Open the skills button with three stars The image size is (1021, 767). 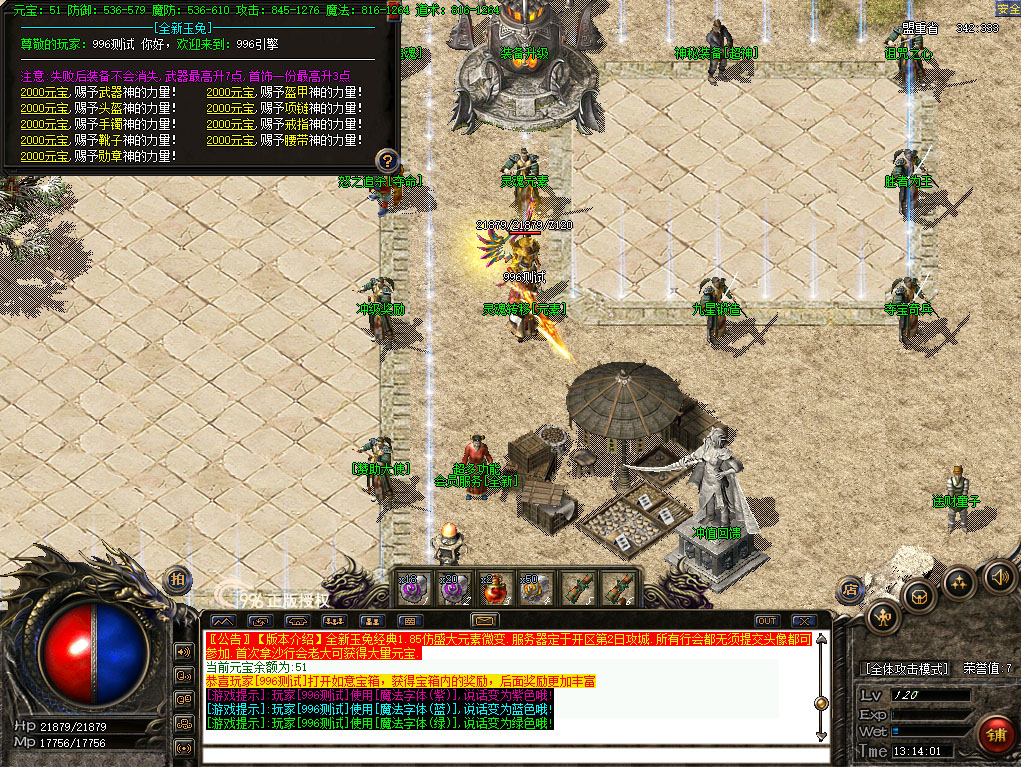click(x=958, y=583)
